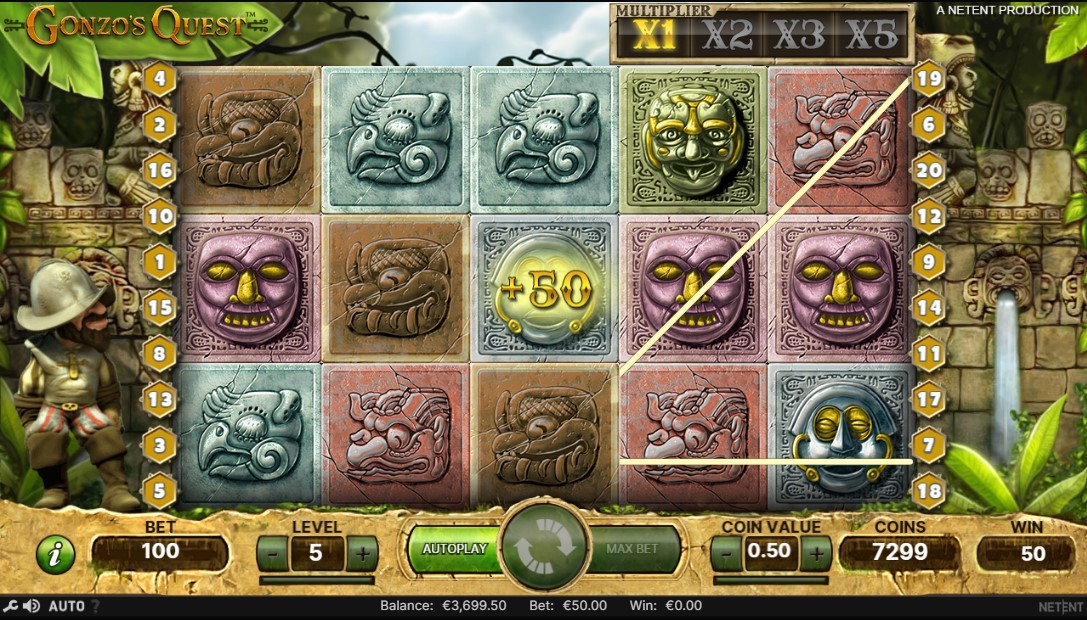This screenshot has height=620, width=1087.
Task: Open the paytable info button
Action: click(55, 553)
